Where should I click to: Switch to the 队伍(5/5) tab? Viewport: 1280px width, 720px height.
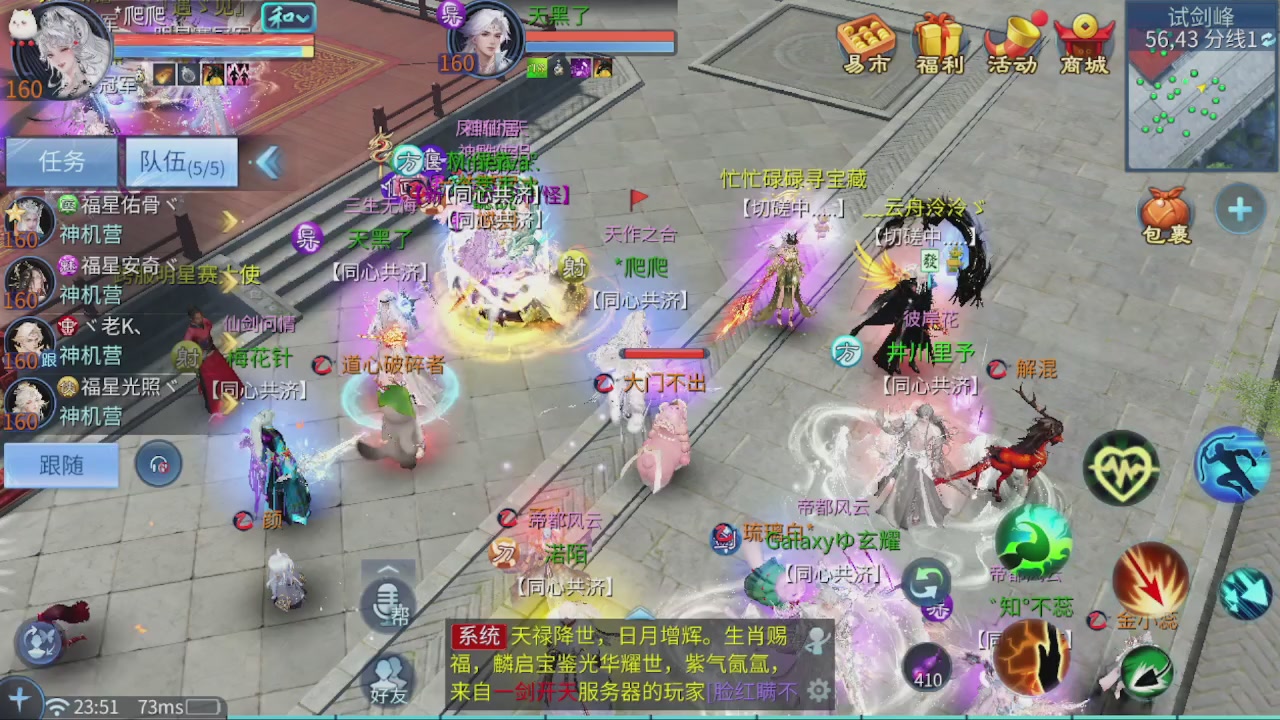180,162
